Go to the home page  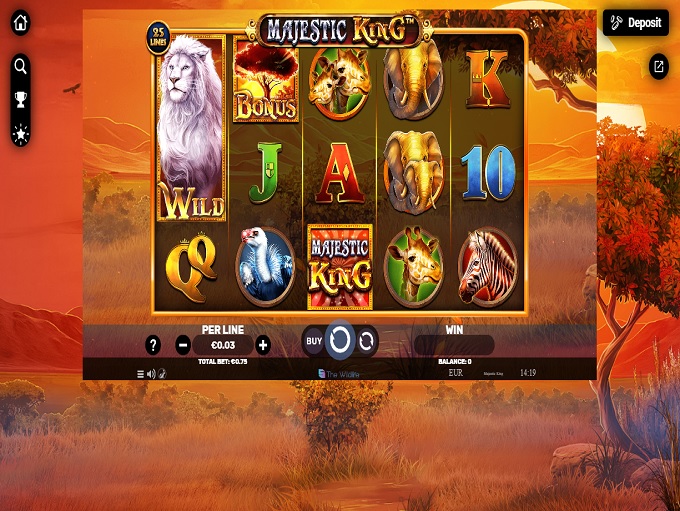[20, 23]
